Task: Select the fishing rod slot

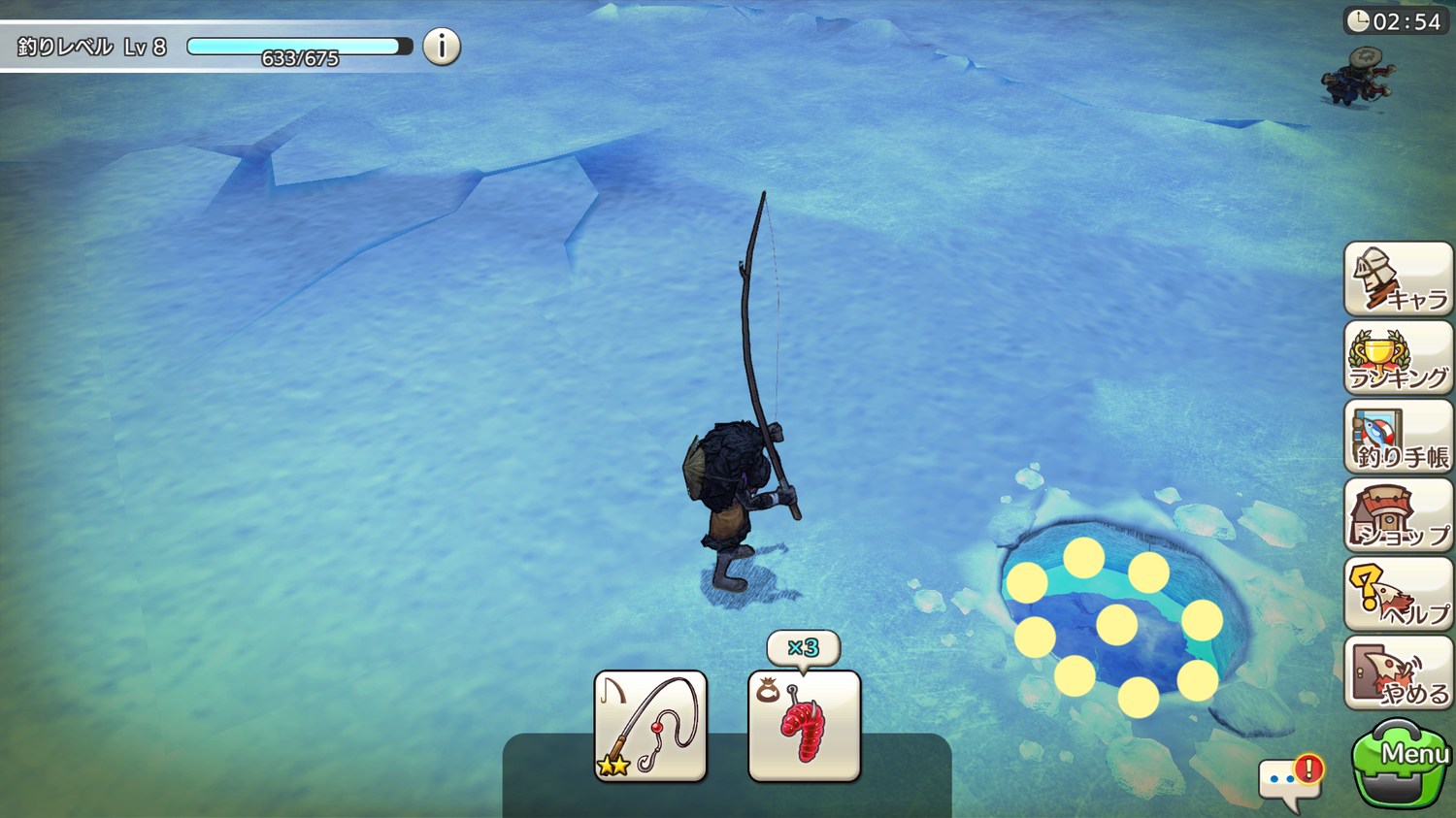Action: 650,726
